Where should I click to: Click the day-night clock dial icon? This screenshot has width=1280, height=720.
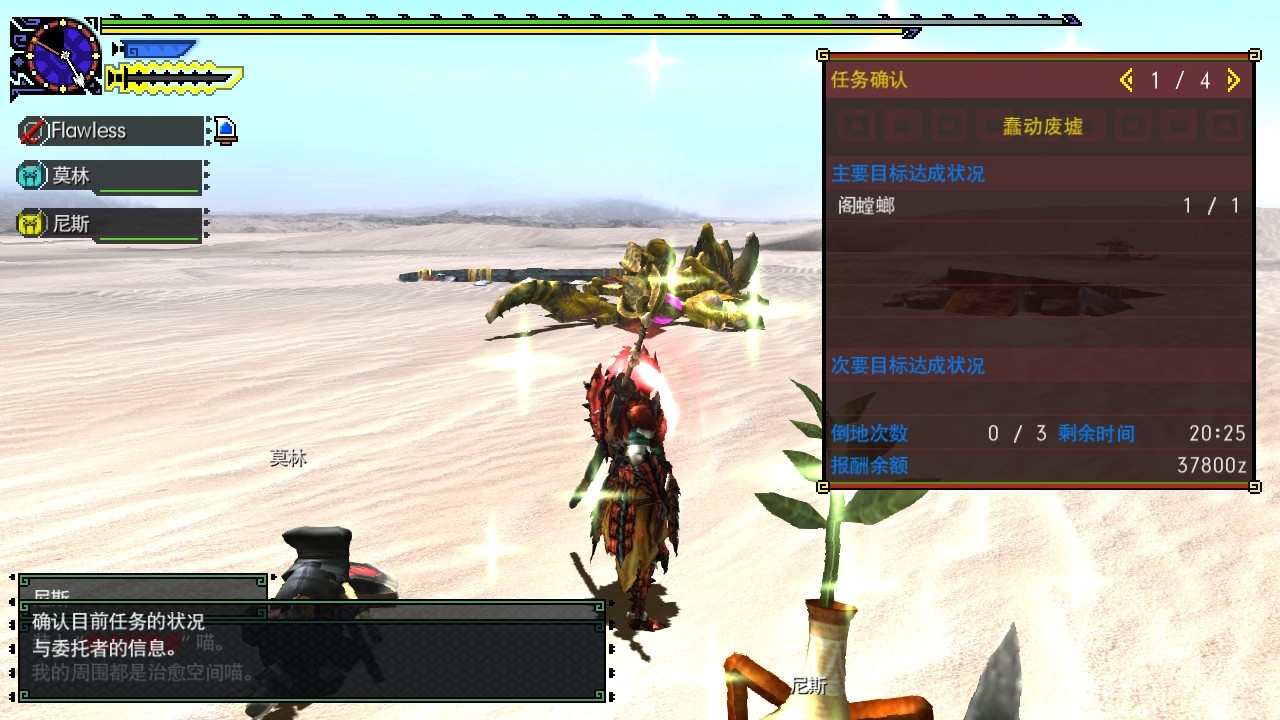click(x=63, y=55)
